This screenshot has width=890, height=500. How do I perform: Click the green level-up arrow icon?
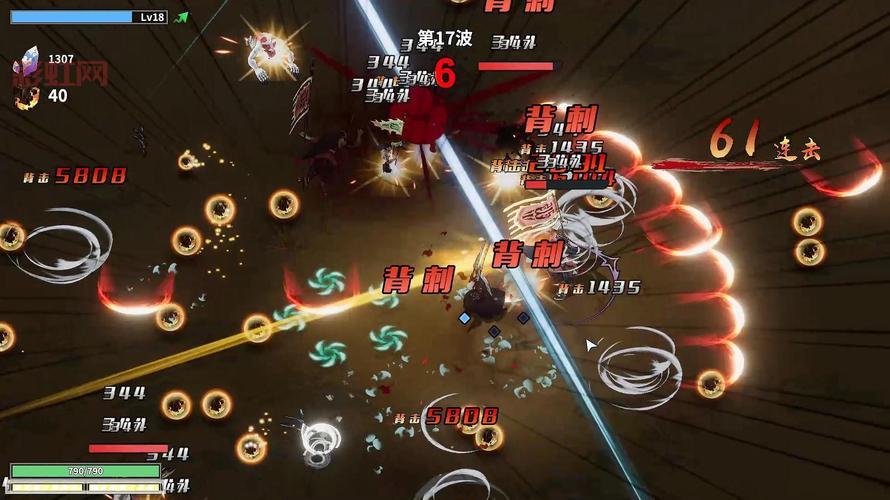tap(181, 17)
